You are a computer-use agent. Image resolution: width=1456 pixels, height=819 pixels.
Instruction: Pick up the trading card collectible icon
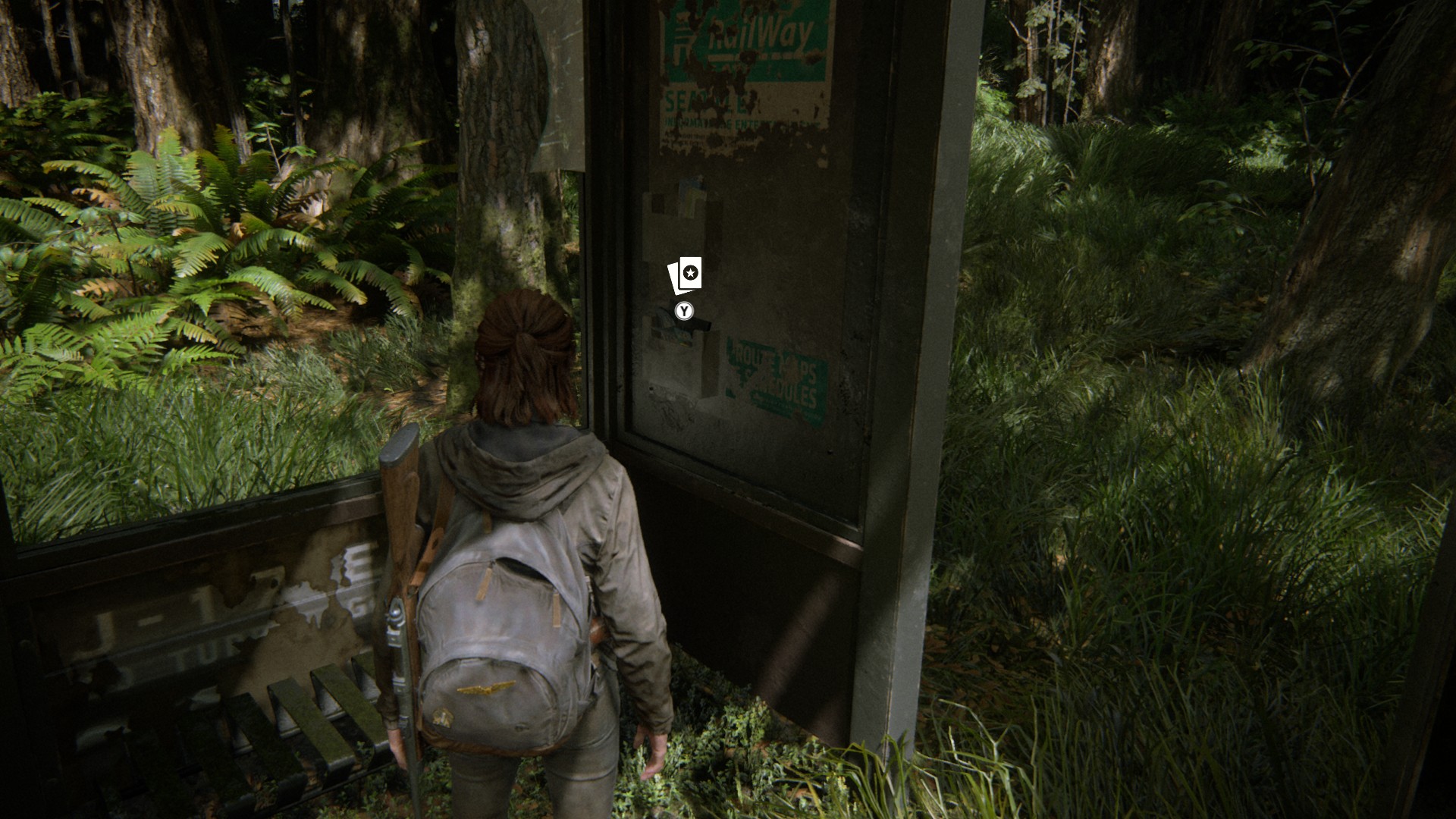(x=685, y=275)
